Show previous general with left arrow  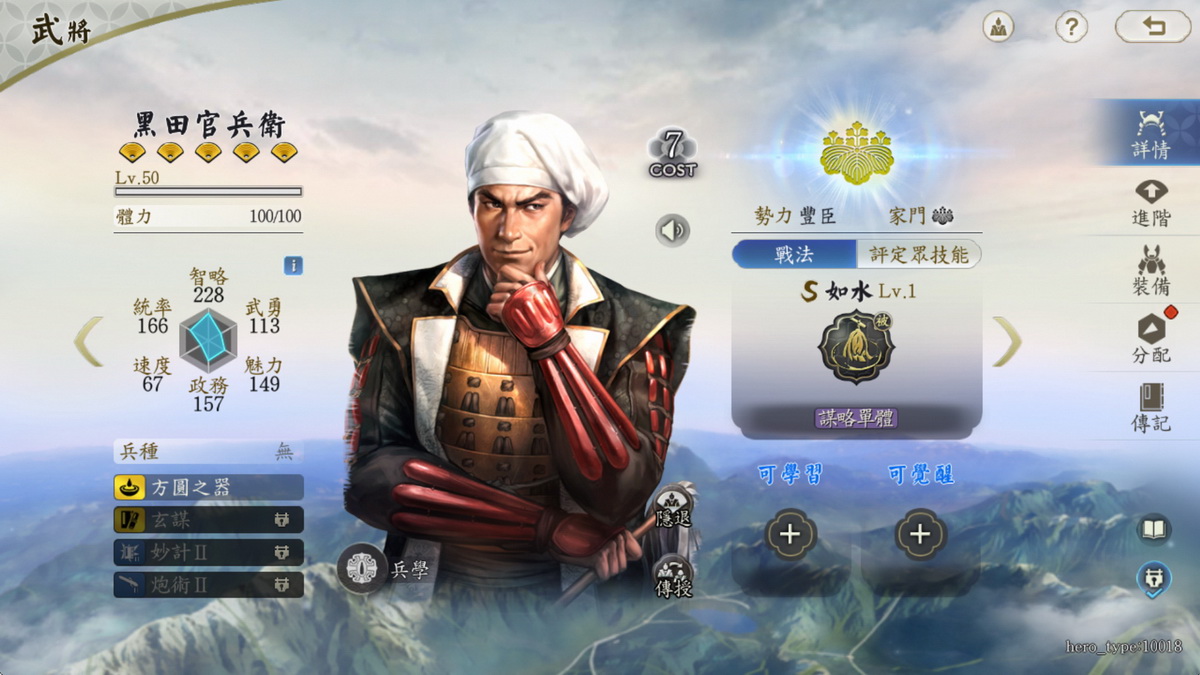(88, 341)
